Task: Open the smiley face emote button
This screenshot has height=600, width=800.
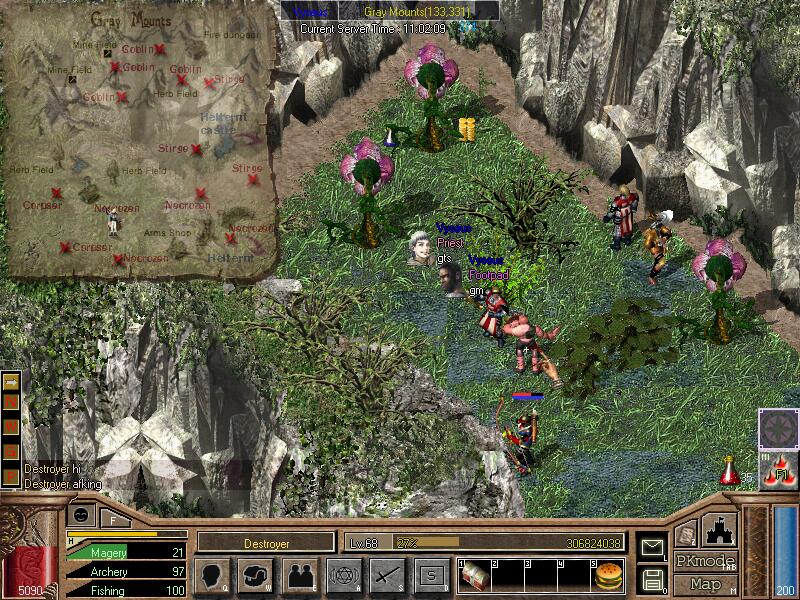Action: tap(81, 514)
